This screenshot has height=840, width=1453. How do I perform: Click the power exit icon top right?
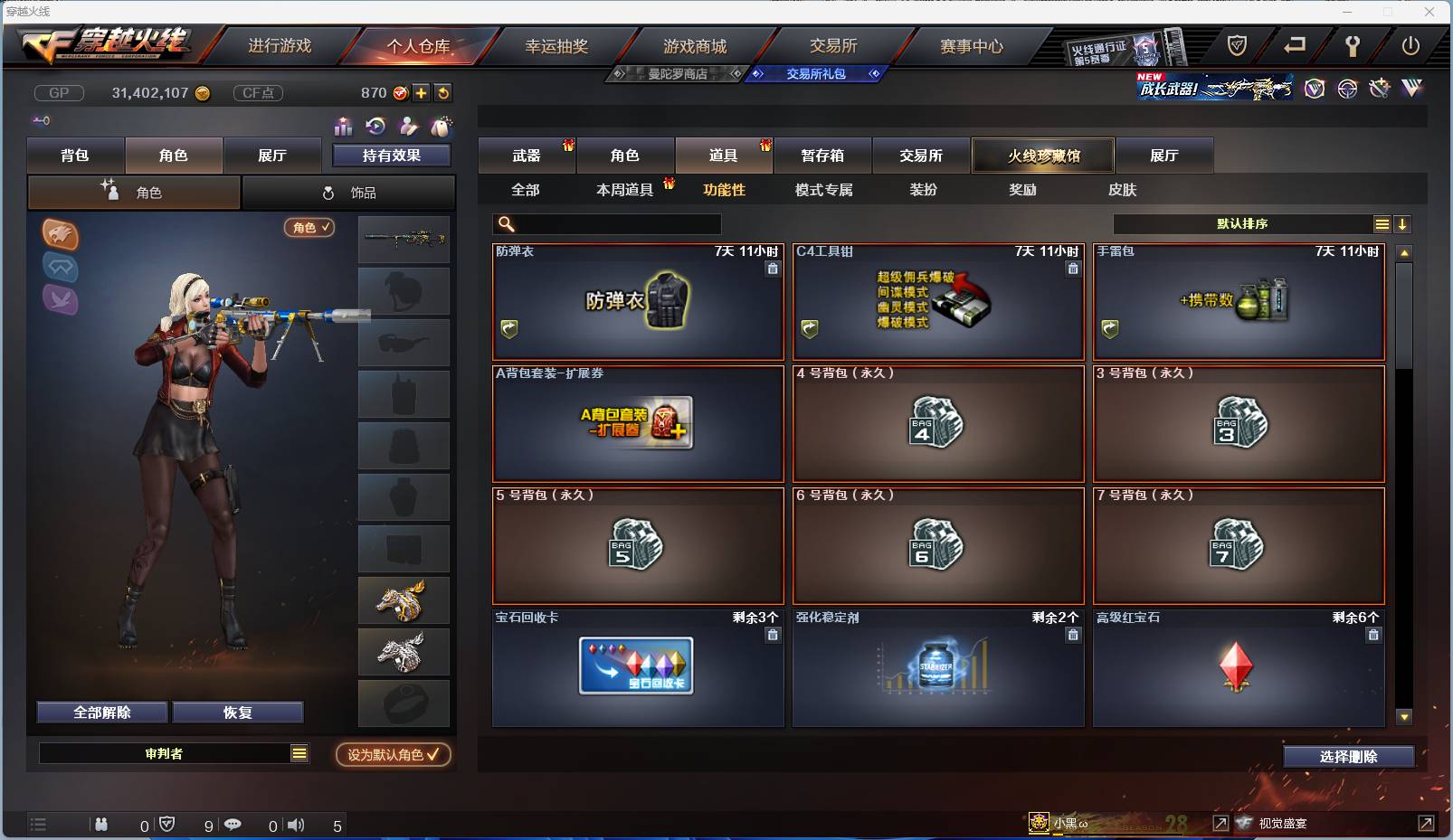click(1410, 44)
